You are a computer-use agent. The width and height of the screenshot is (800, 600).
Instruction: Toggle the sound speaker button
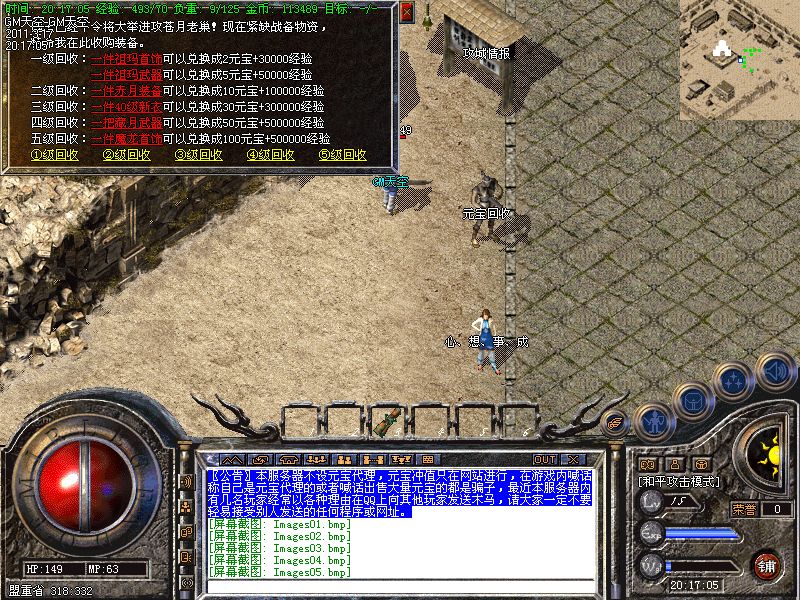(774, 371)
